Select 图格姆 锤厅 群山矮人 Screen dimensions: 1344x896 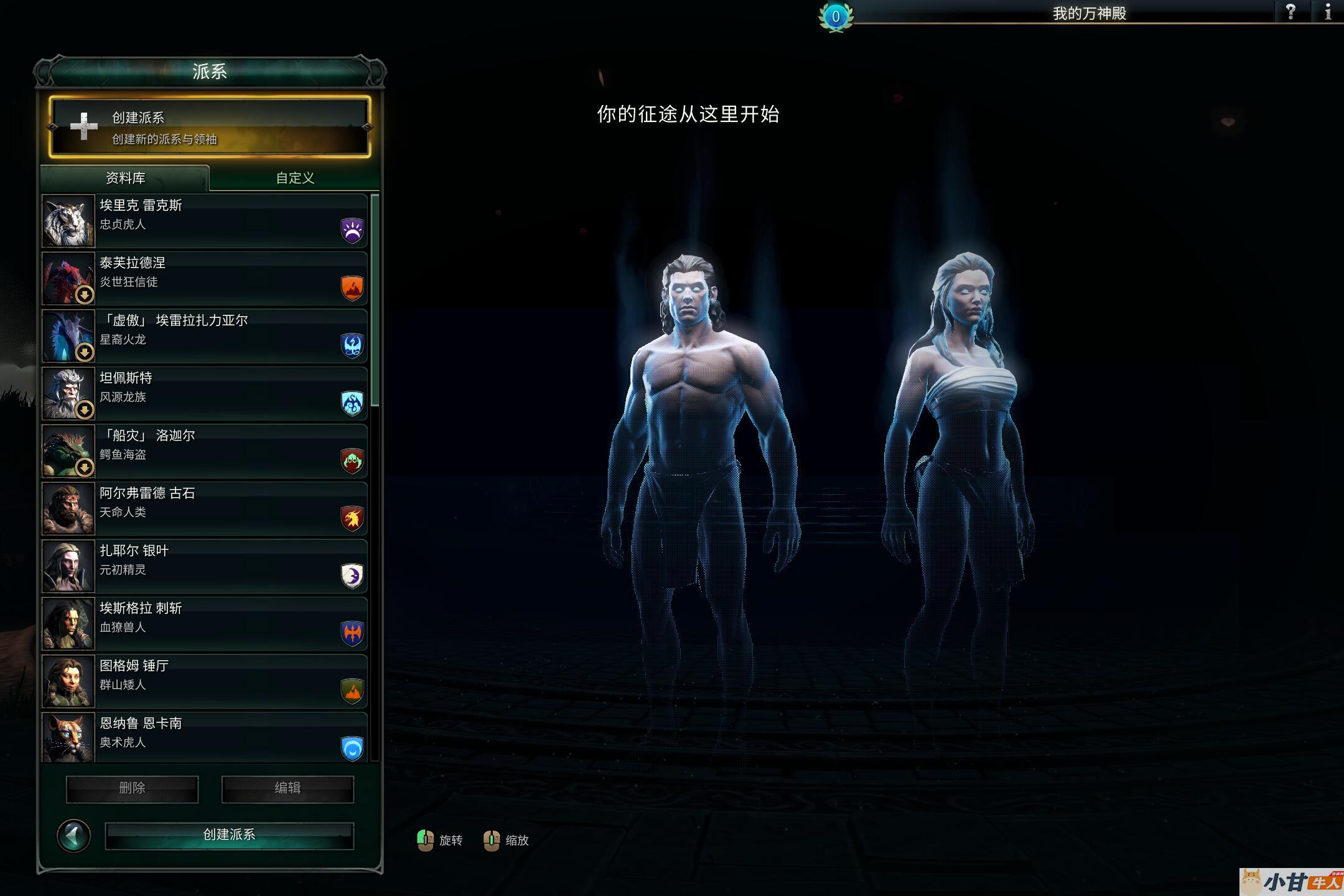[x=205, y=681]
